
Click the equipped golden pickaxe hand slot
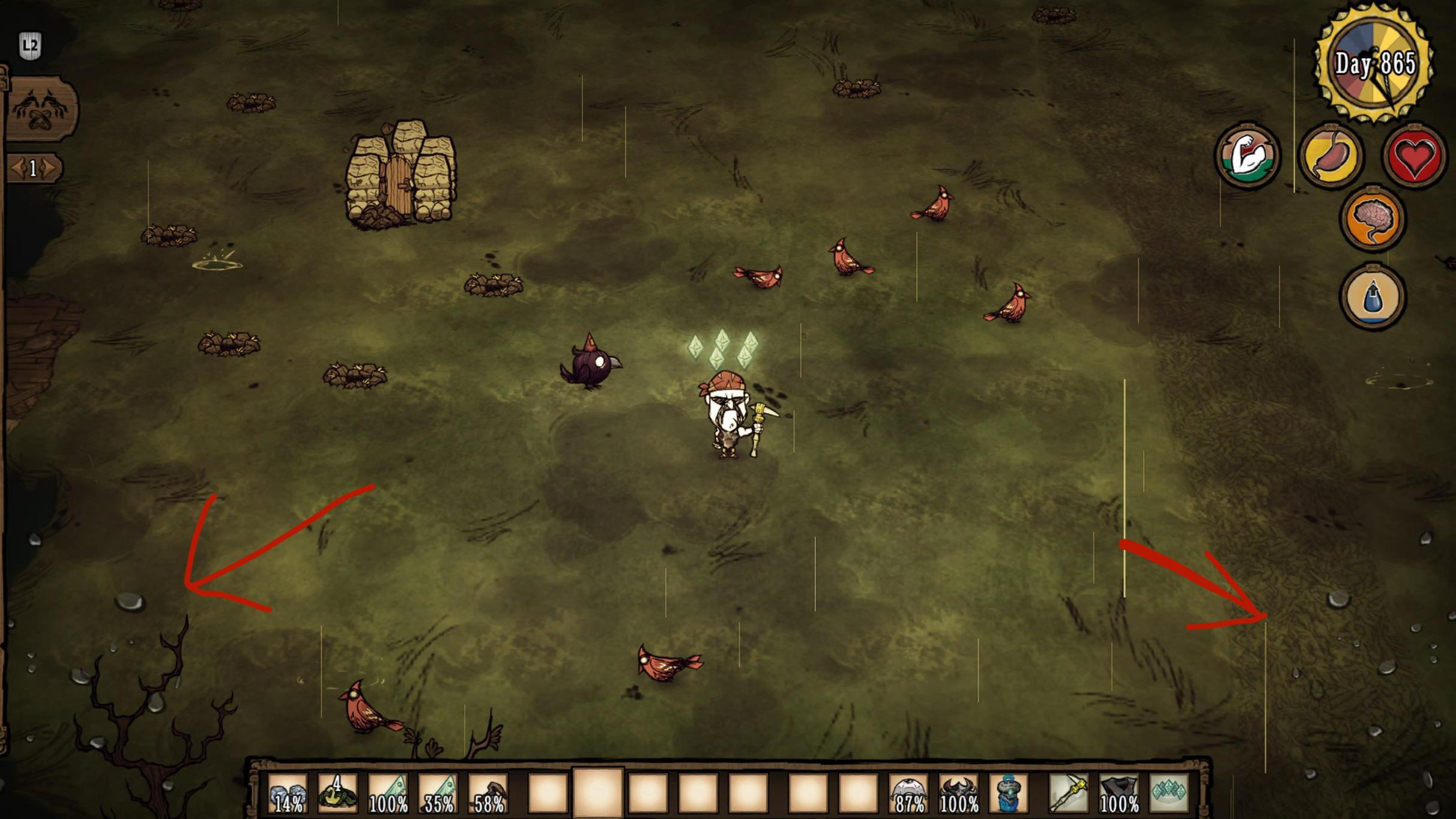[1068, 793]
